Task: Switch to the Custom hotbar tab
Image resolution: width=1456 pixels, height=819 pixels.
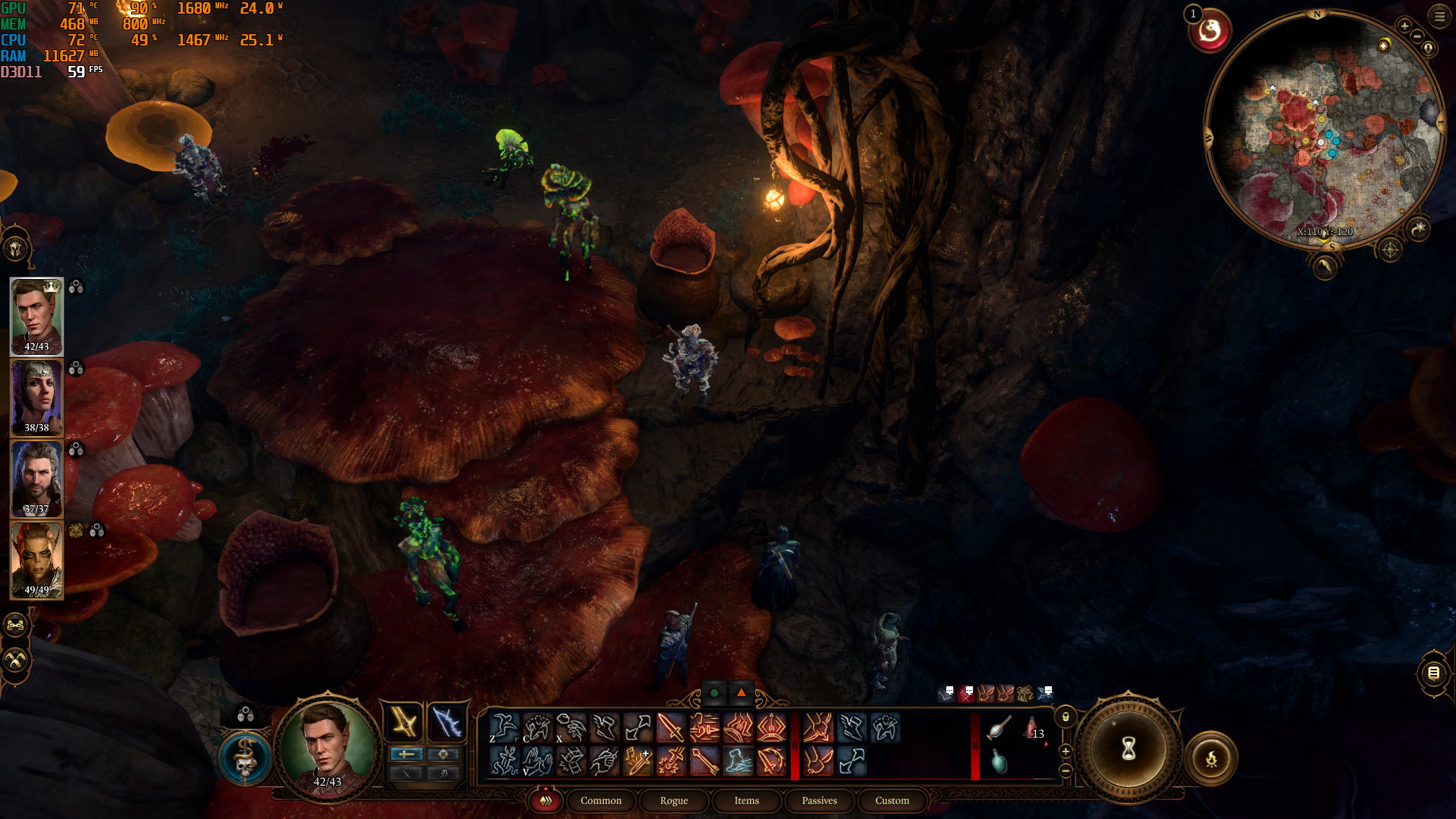Action: click(x=892, y=801)
